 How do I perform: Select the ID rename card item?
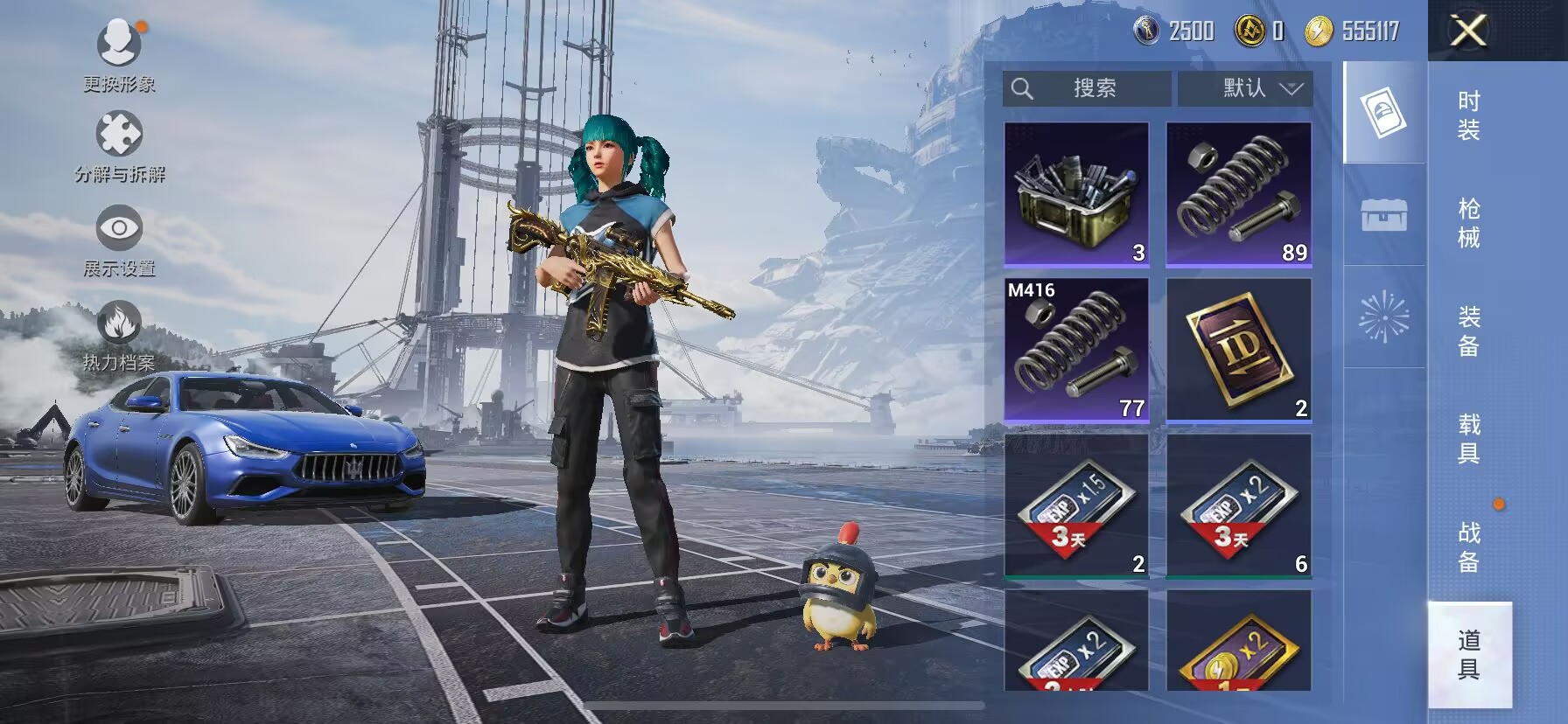(1238, 350)
